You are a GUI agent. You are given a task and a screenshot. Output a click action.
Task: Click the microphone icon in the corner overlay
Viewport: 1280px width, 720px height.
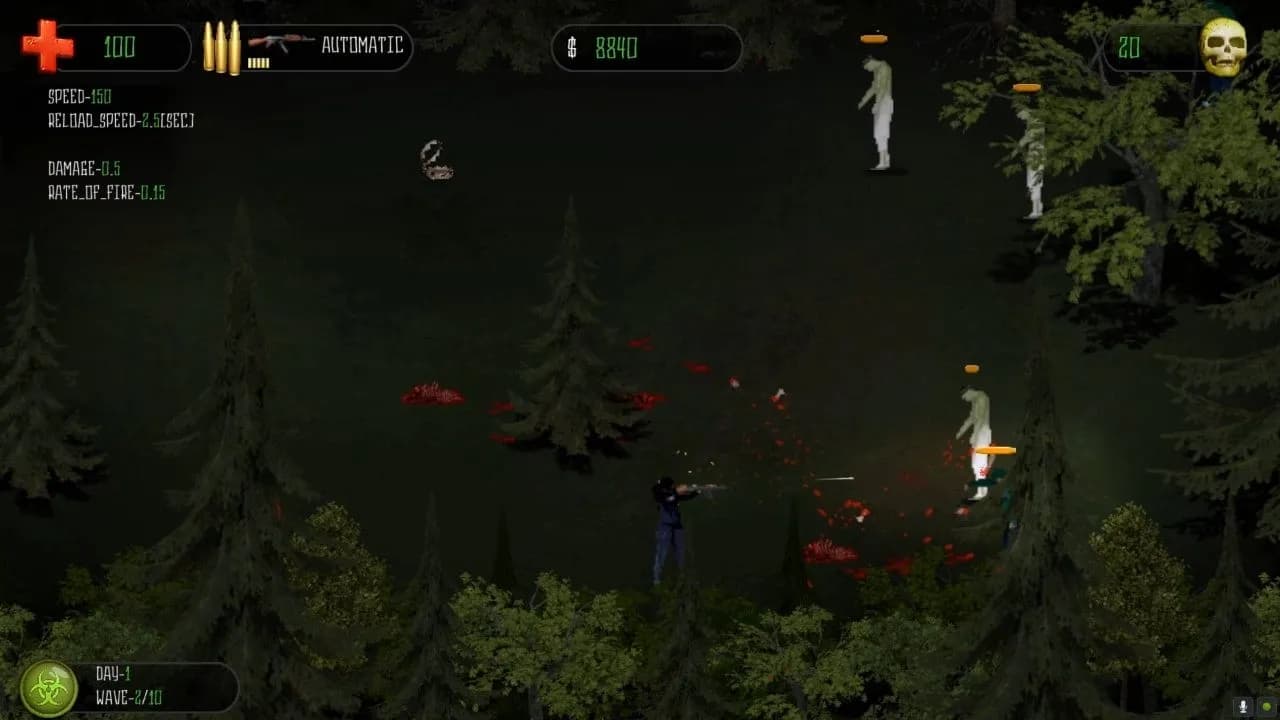pyautogui.click(x=1243, y=706)
